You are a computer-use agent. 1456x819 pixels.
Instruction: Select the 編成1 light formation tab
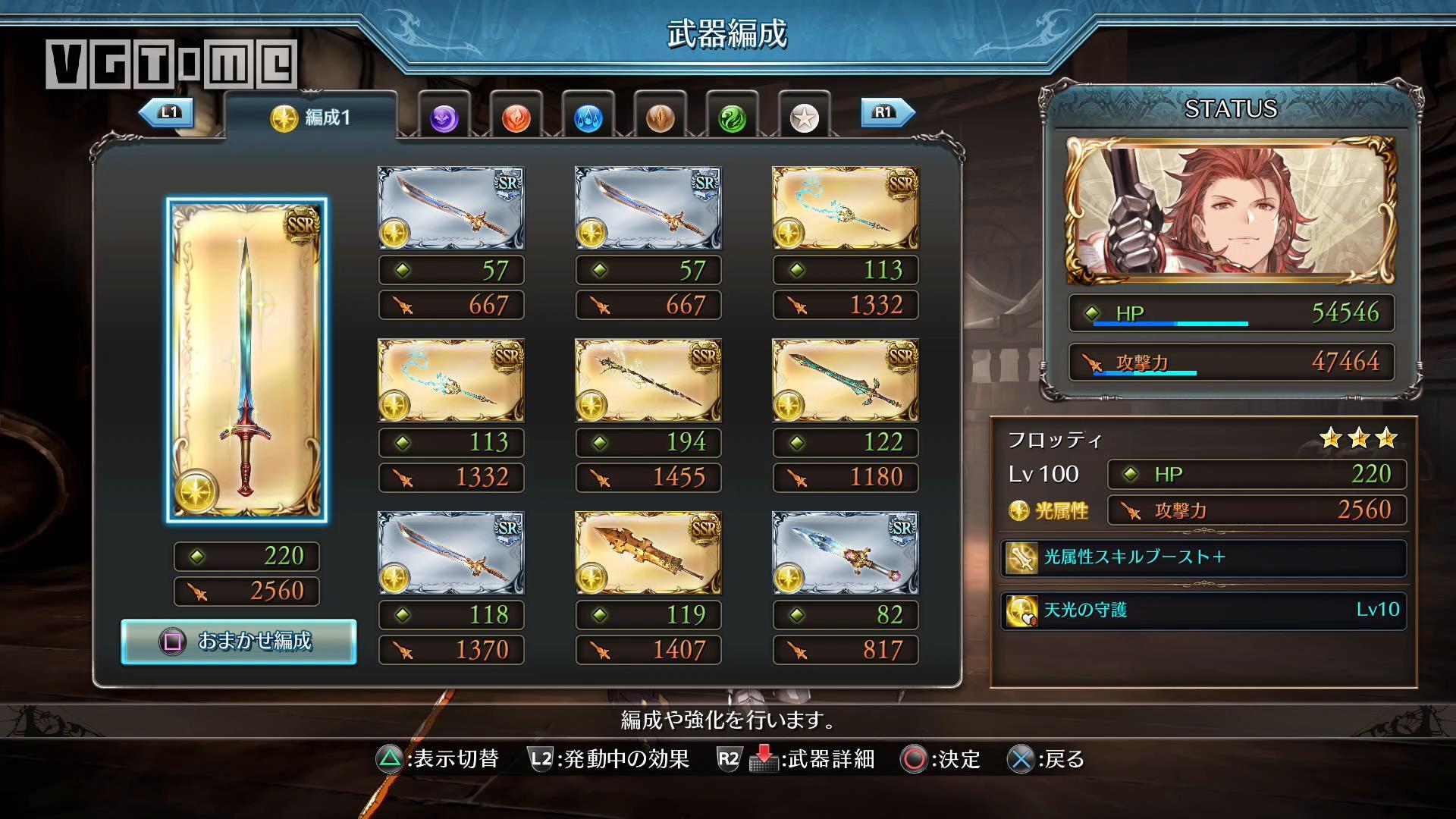pos(311,117)
